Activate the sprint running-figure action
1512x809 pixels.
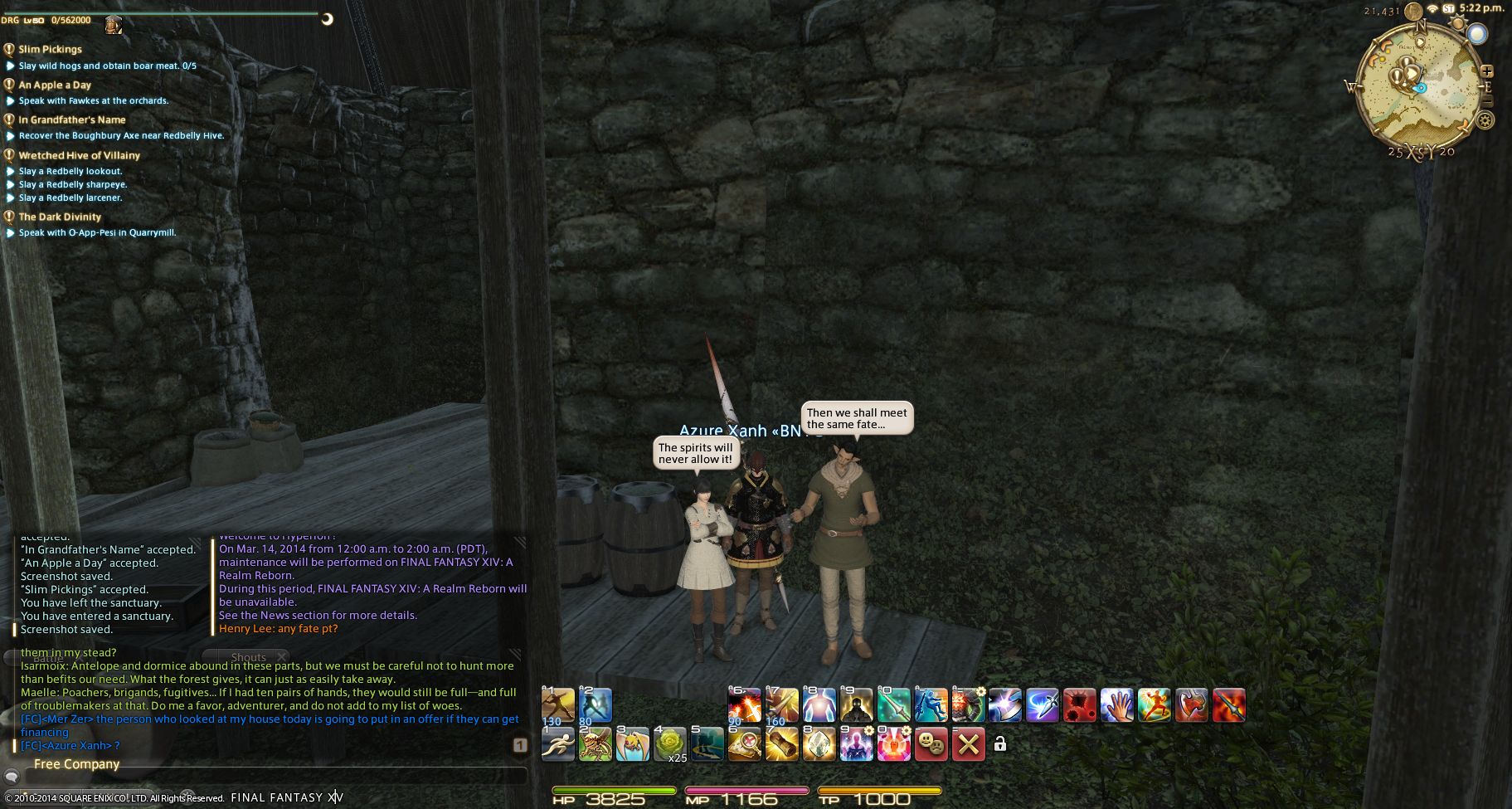557,744
